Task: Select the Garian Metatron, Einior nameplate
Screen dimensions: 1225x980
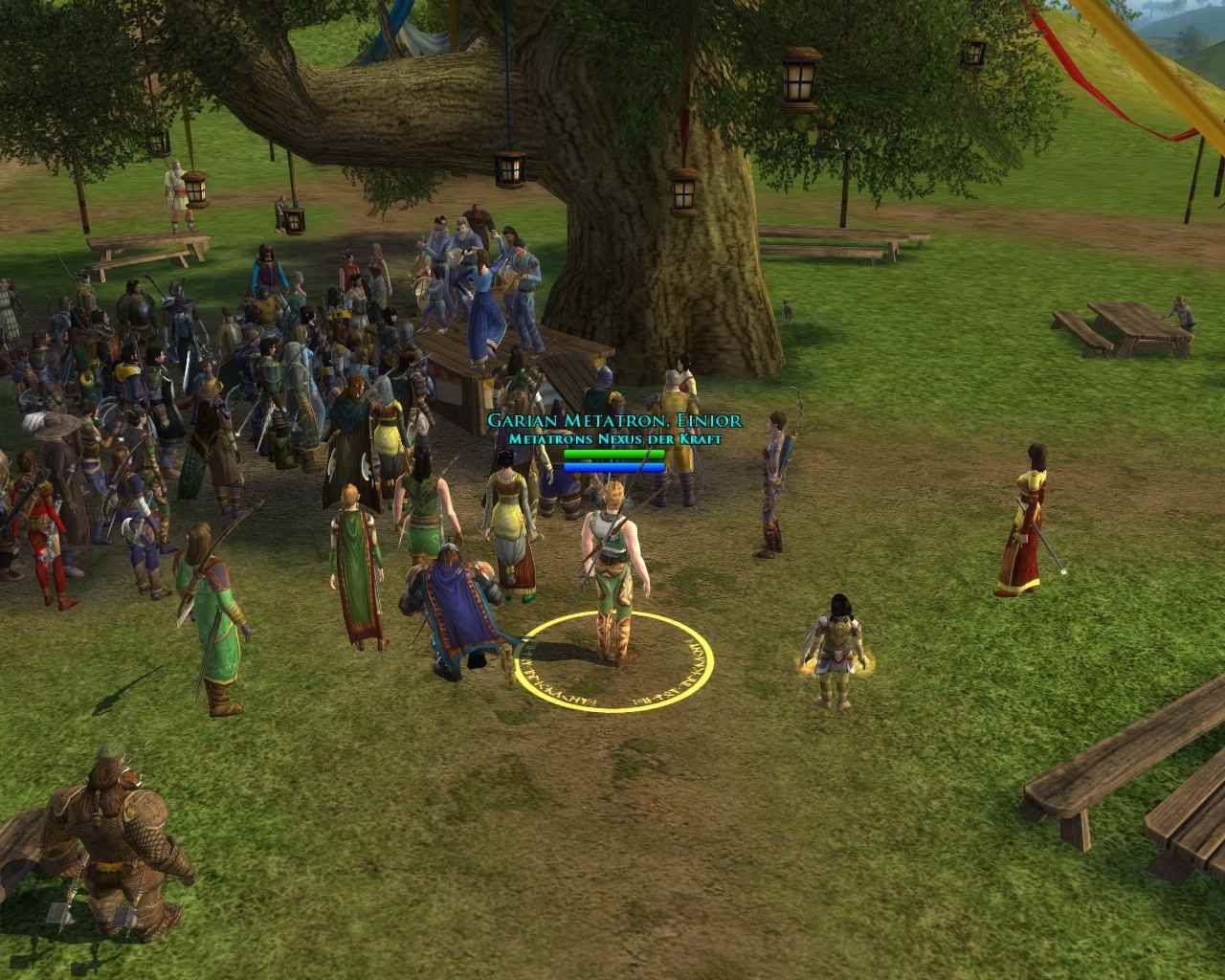Action: (x=613, y=421)
